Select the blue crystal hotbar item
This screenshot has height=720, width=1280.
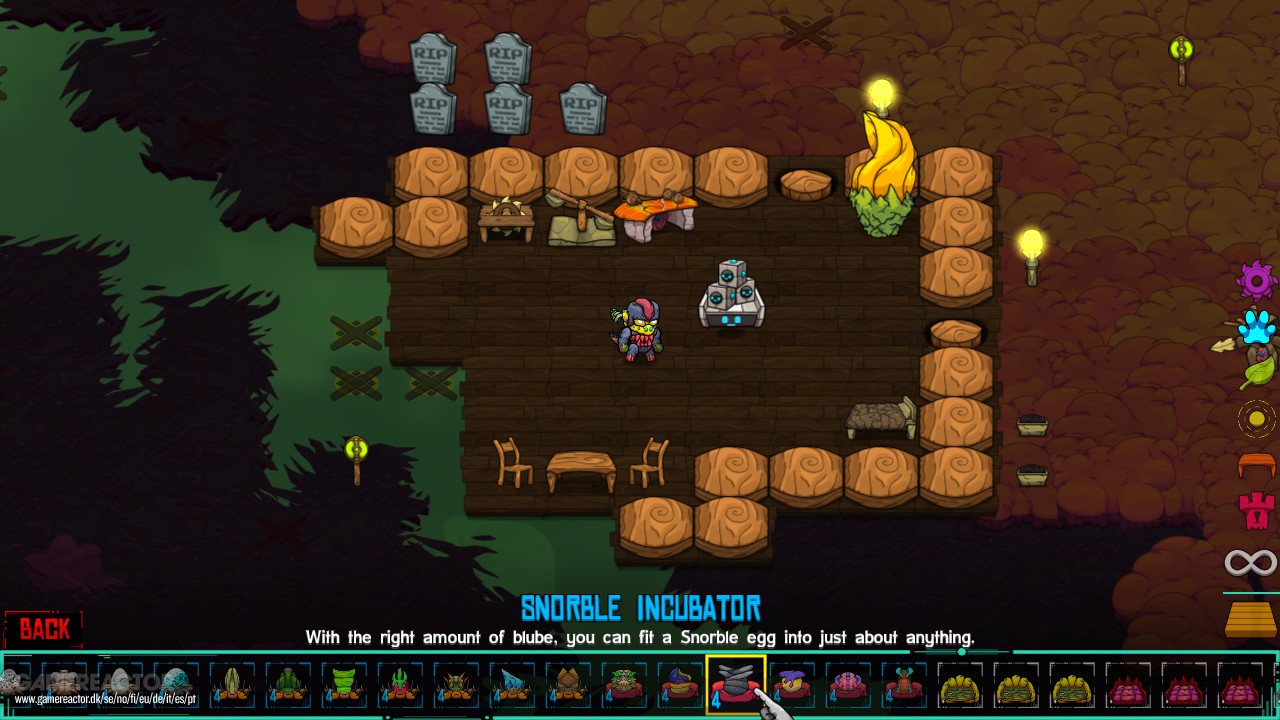click(x=512, y=683)
